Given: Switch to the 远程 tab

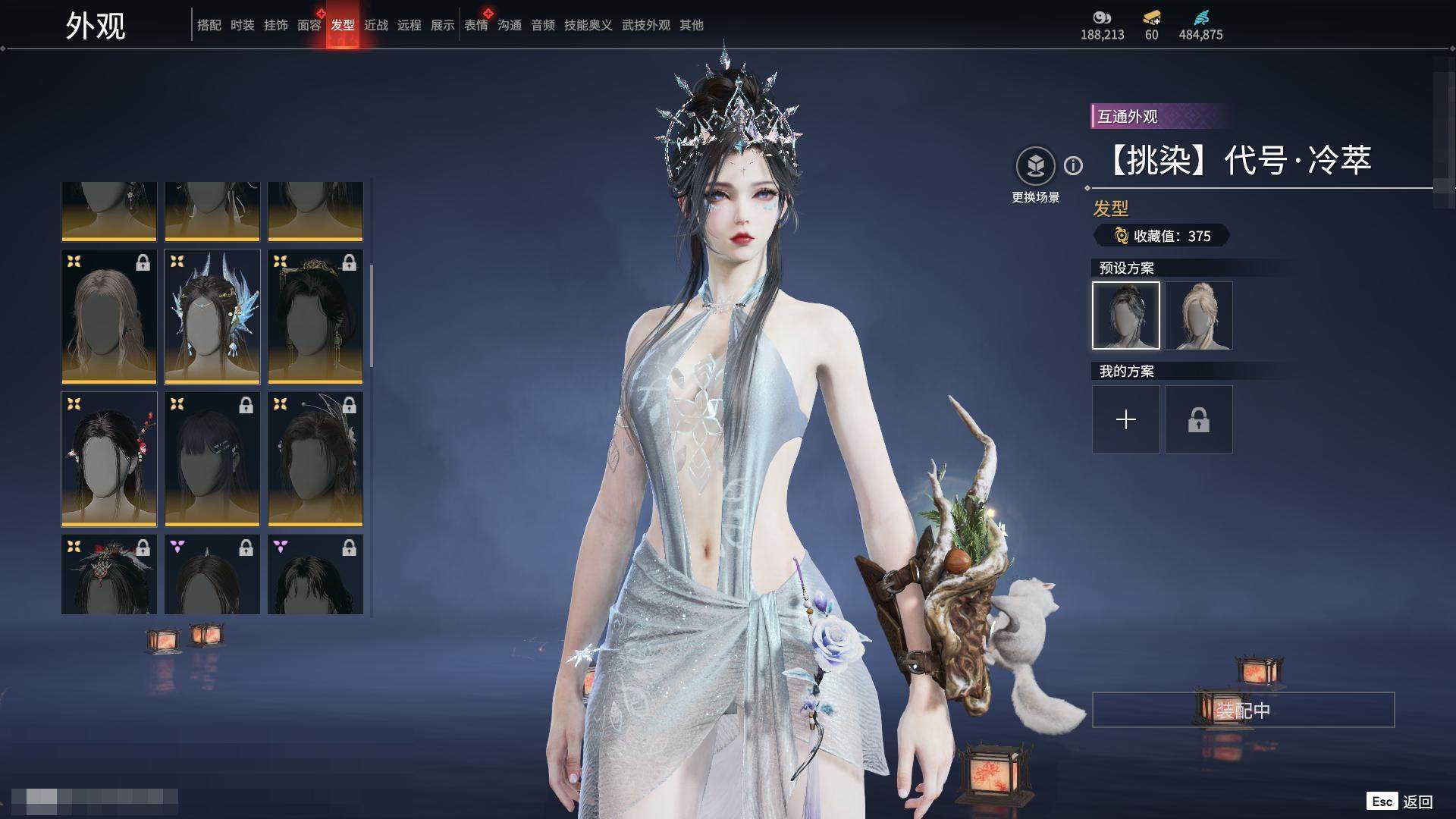Looking at the screenshot, I should pos(409,26).
